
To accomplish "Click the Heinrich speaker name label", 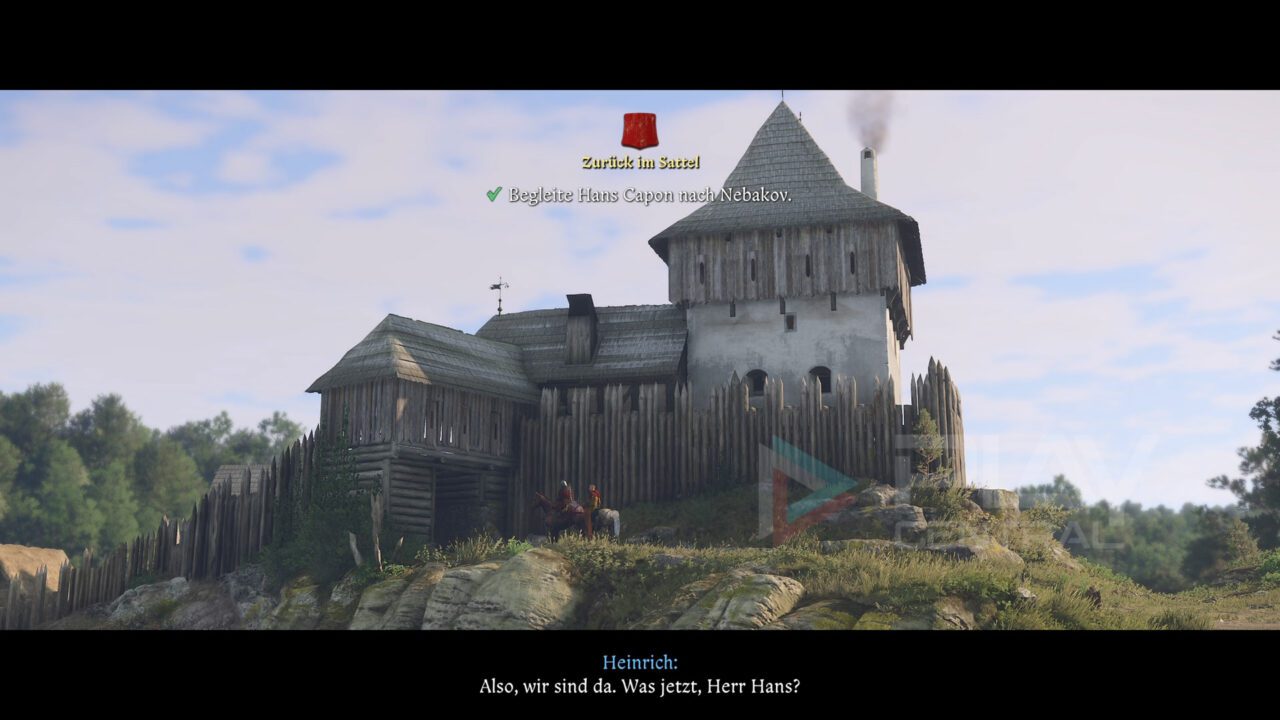I will click(639, 663).
